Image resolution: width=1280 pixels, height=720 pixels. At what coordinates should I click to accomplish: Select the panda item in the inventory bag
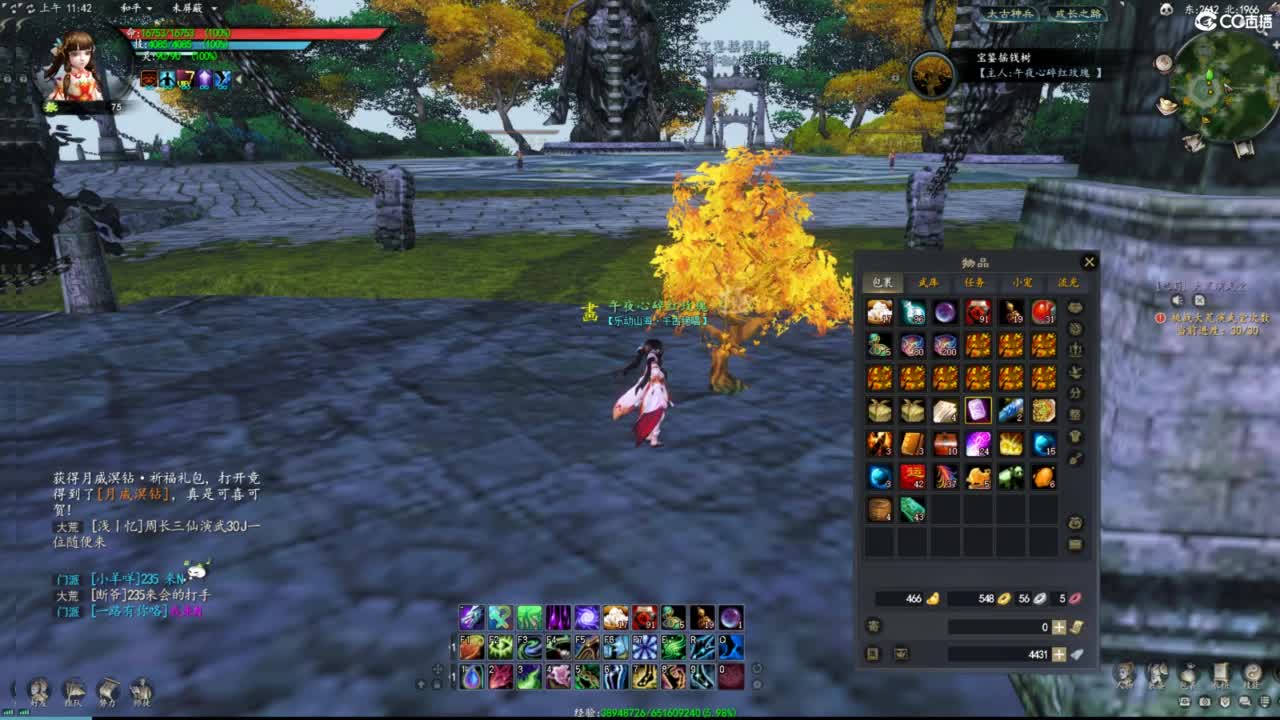(x=1008, y=475)
